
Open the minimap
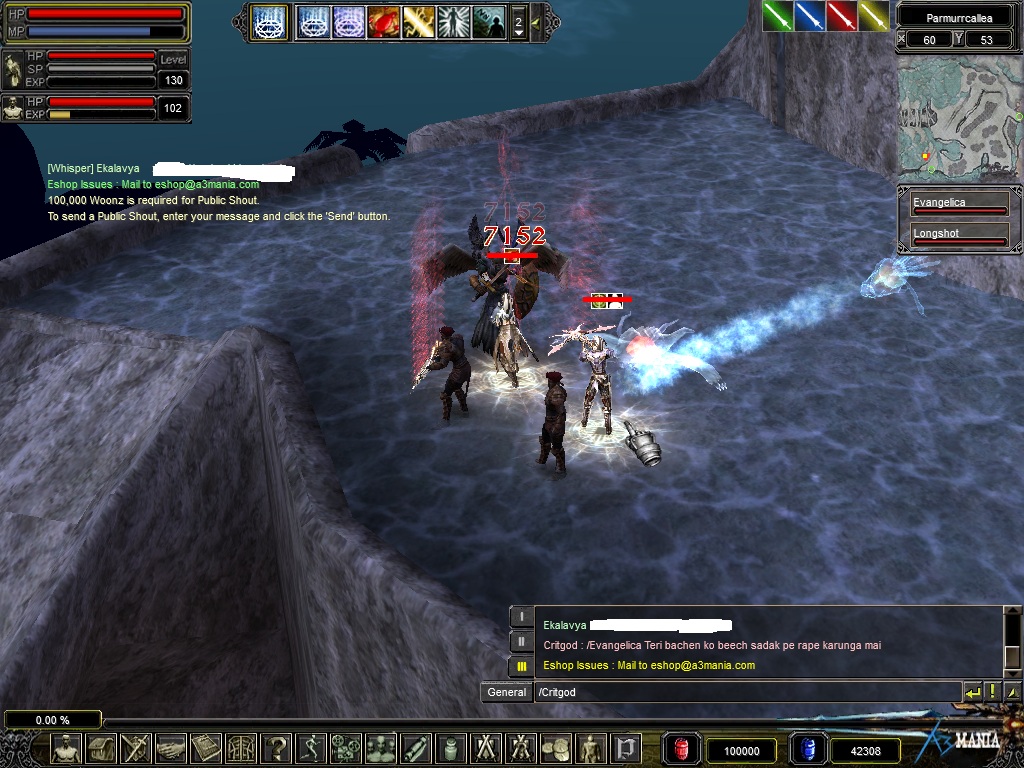tap(958, 117)
